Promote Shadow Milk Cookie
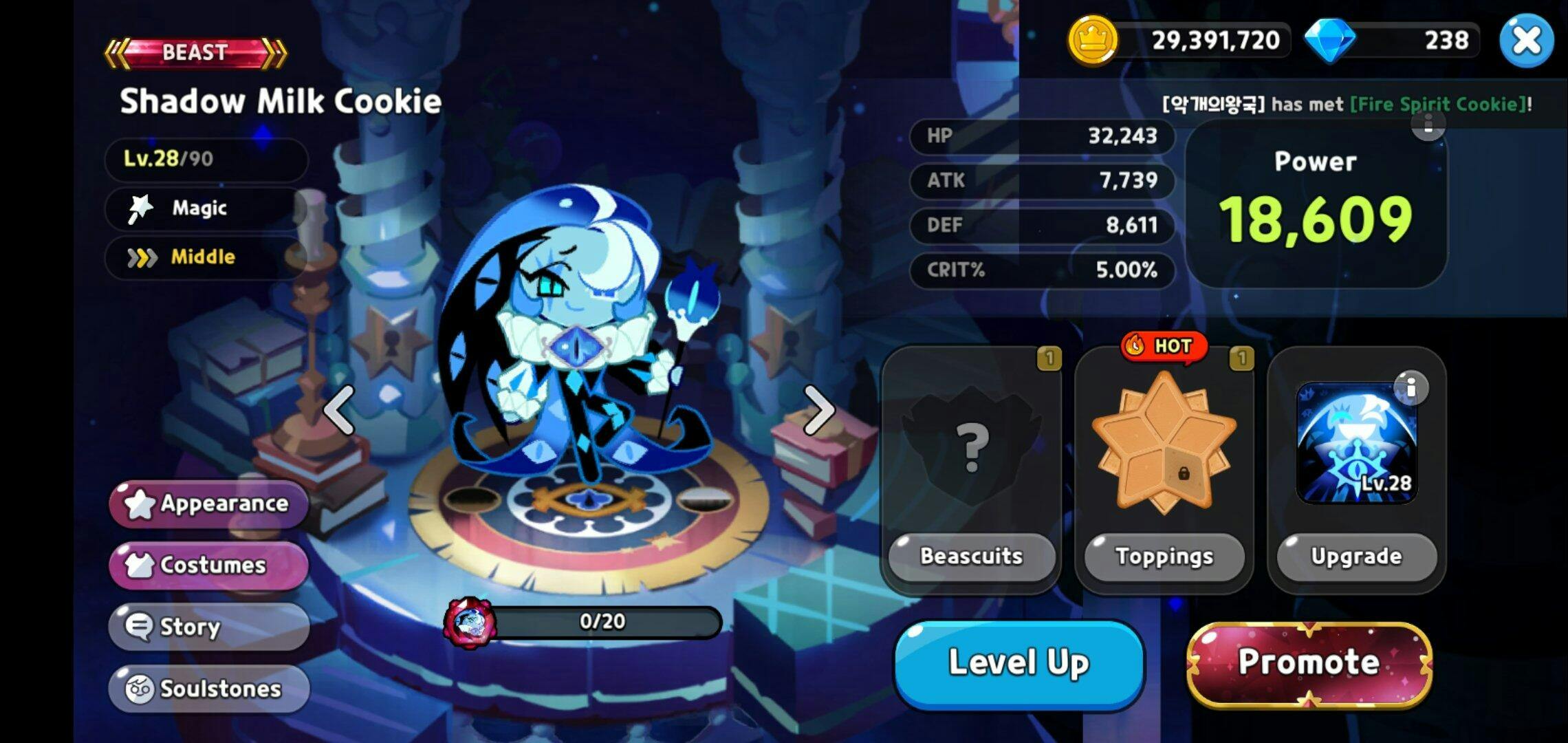Viewport: 1568px width, 743px height. 1309,663
